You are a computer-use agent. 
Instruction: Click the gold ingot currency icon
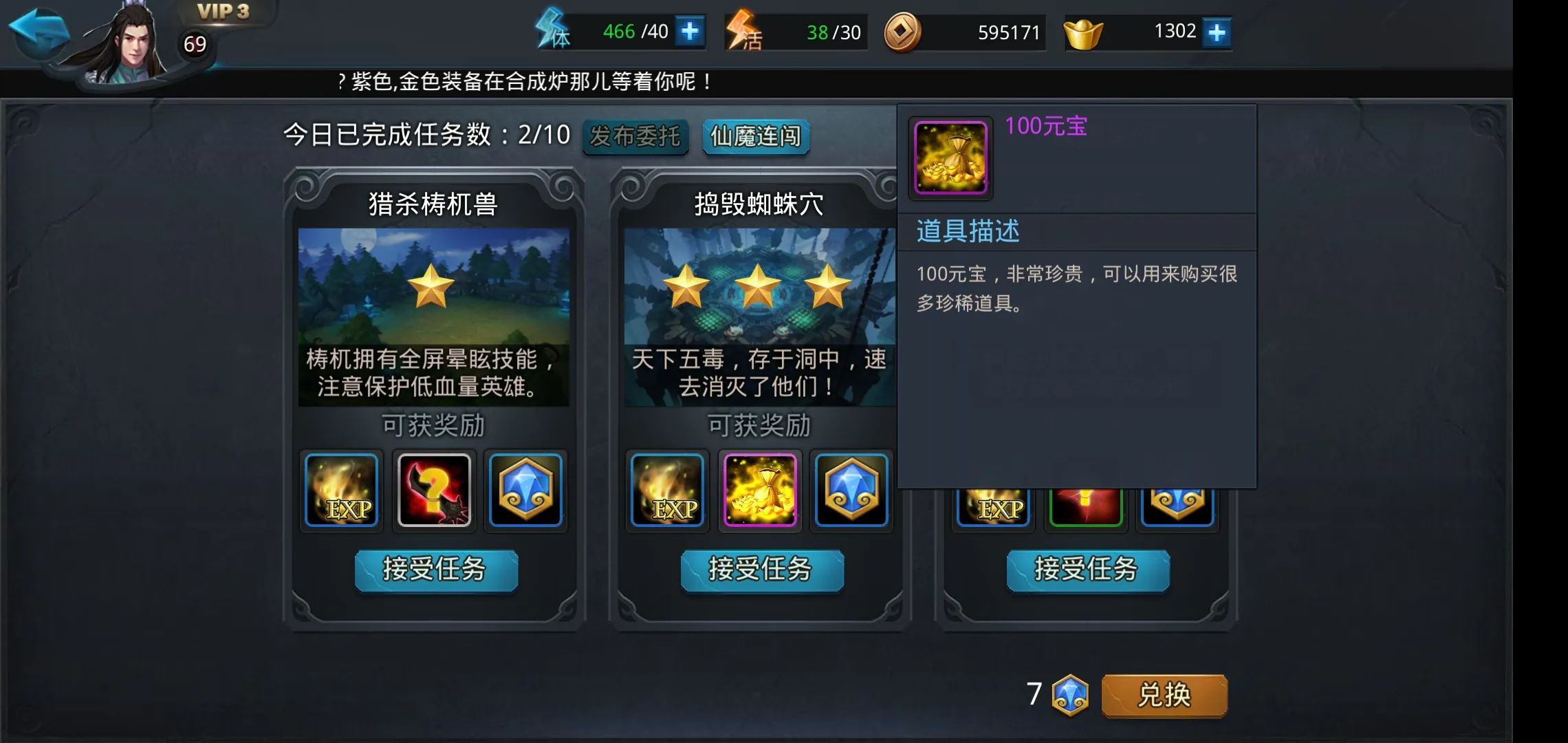click(1083, 30)
